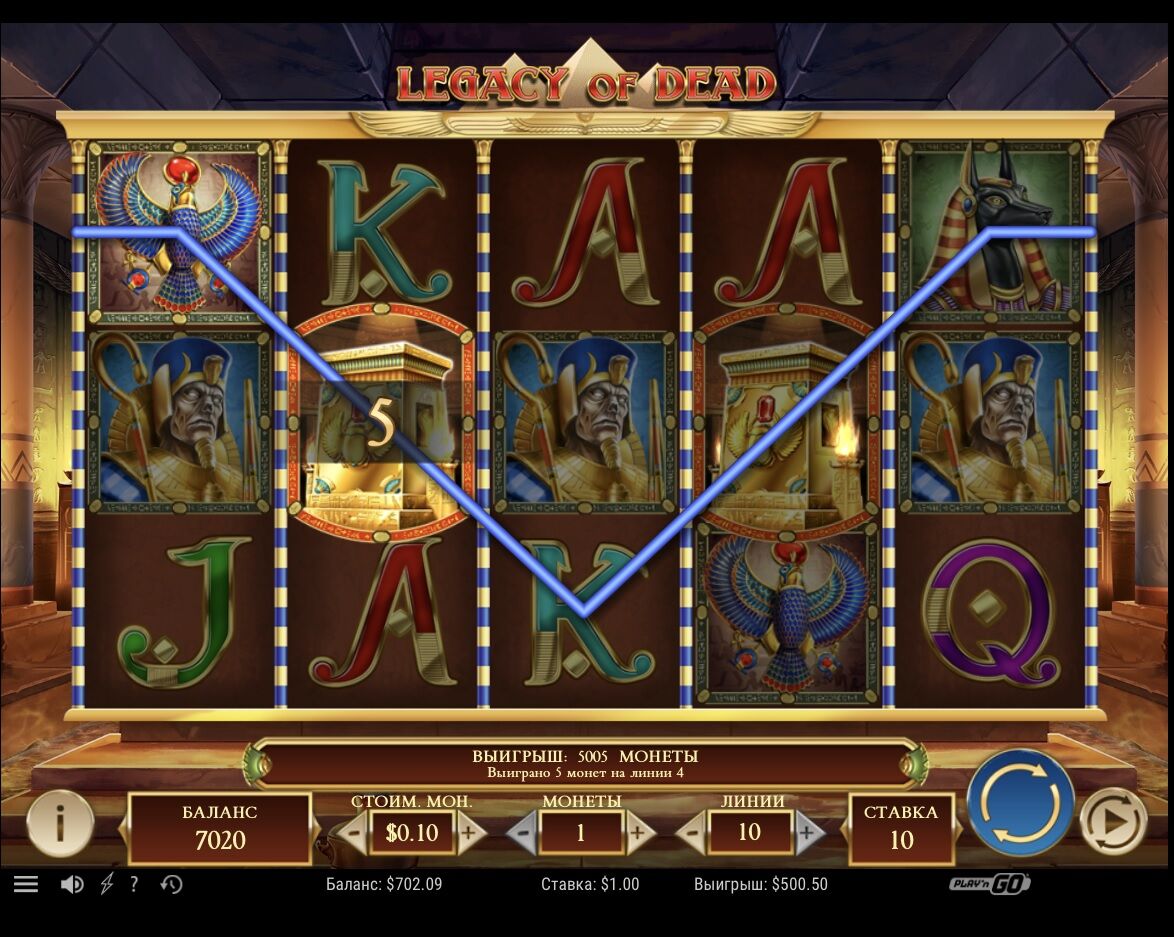Enable fast play lightning bolt
1174x937 pixels.
pyautogui.click(x=107, y=884)
